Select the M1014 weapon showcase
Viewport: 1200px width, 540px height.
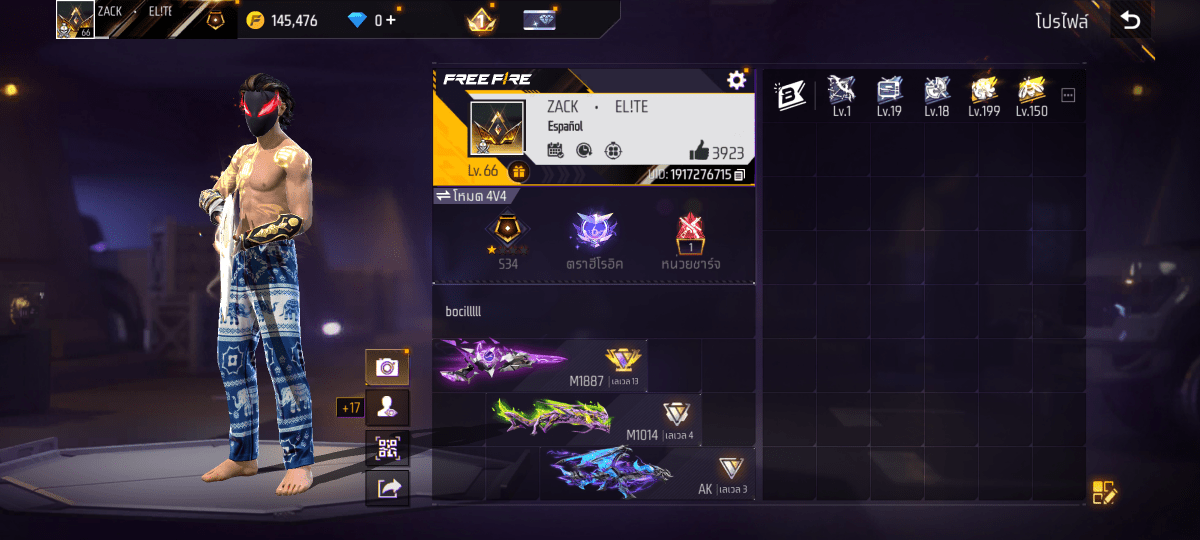(594, 419)
